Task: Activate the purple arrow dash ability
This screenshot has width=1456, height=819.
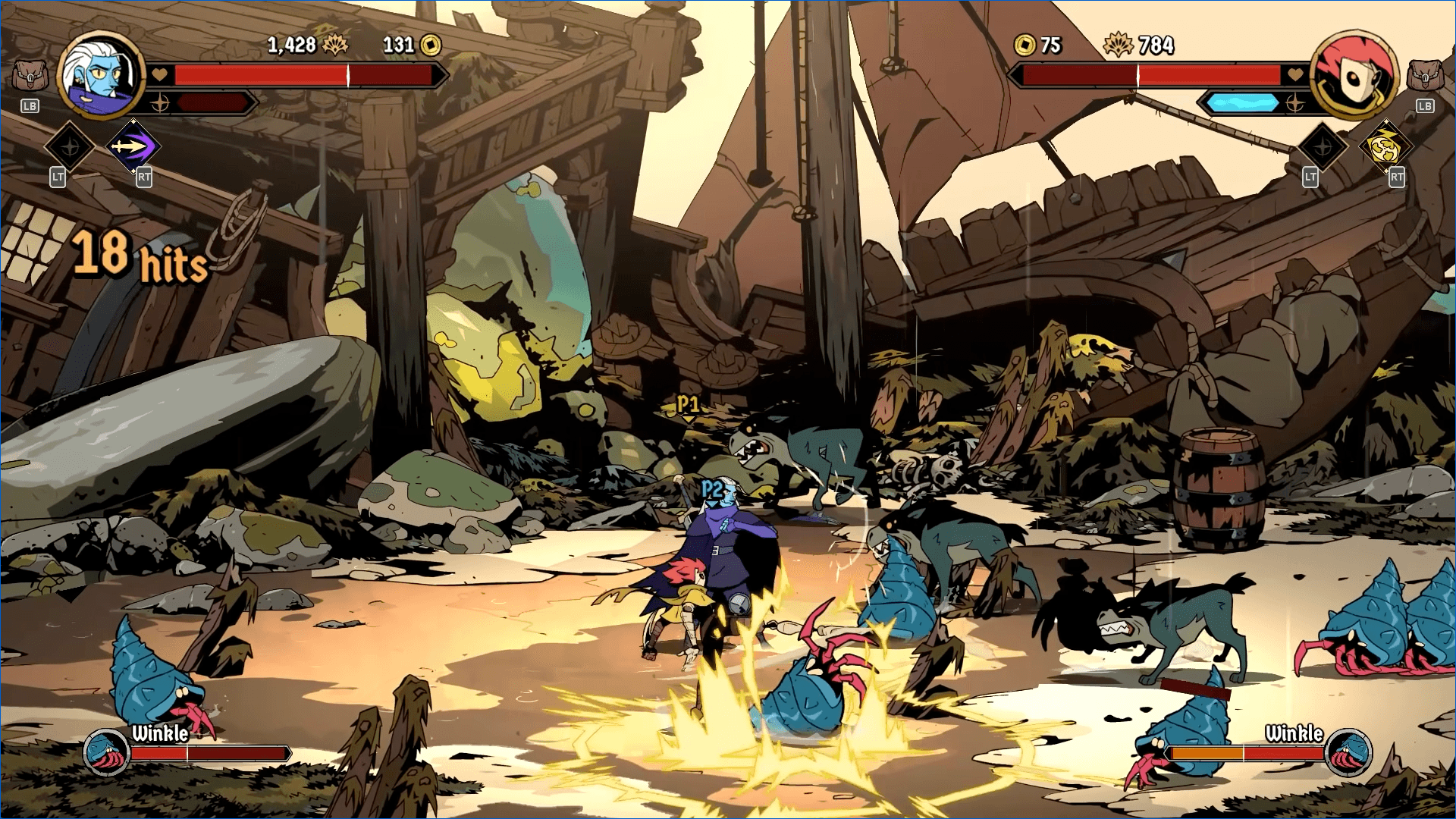Action: click(133, 146)
